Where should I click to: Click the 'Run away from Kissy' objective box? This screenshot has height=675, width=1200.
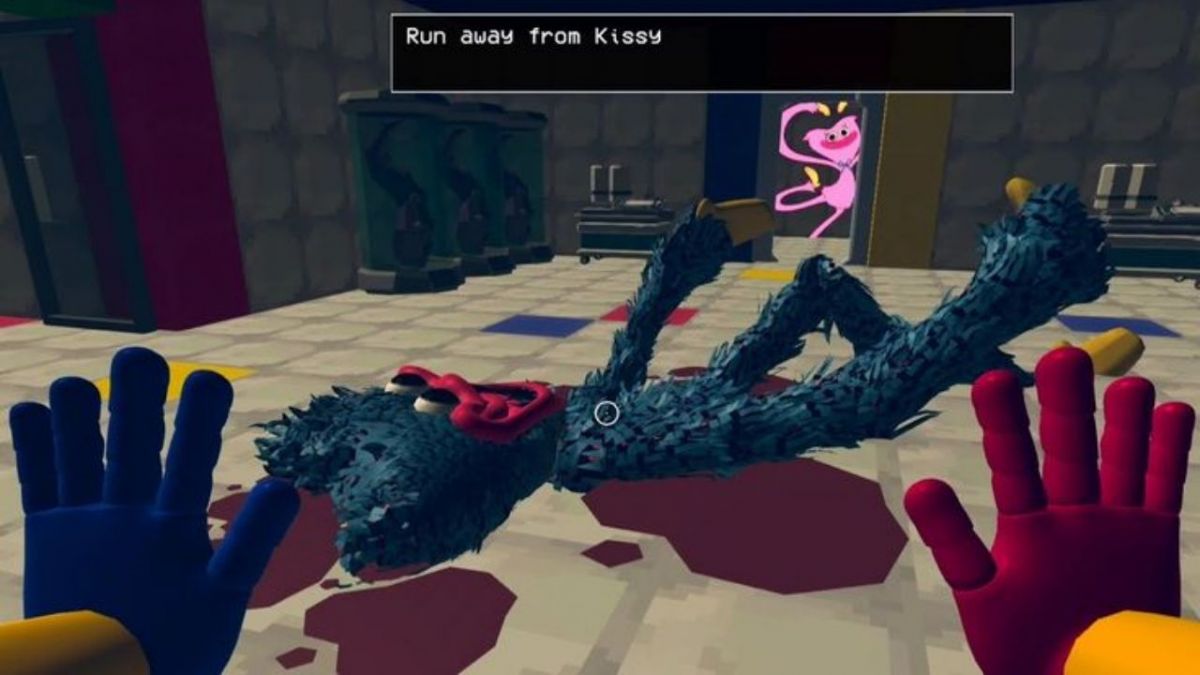(x=701, y=53)
